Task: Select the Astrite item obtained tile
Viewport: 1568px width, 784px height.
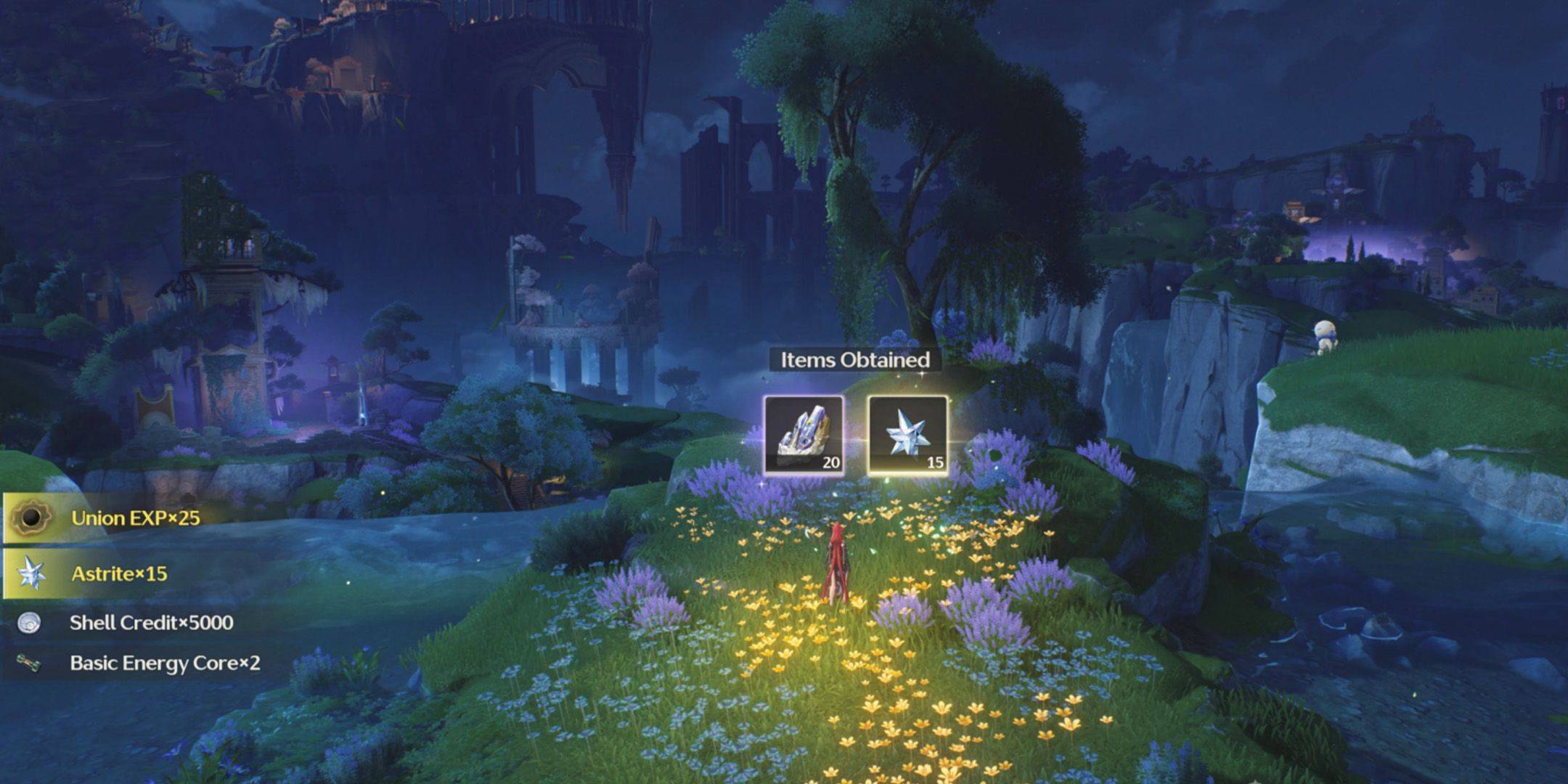Action: [908, 435]
